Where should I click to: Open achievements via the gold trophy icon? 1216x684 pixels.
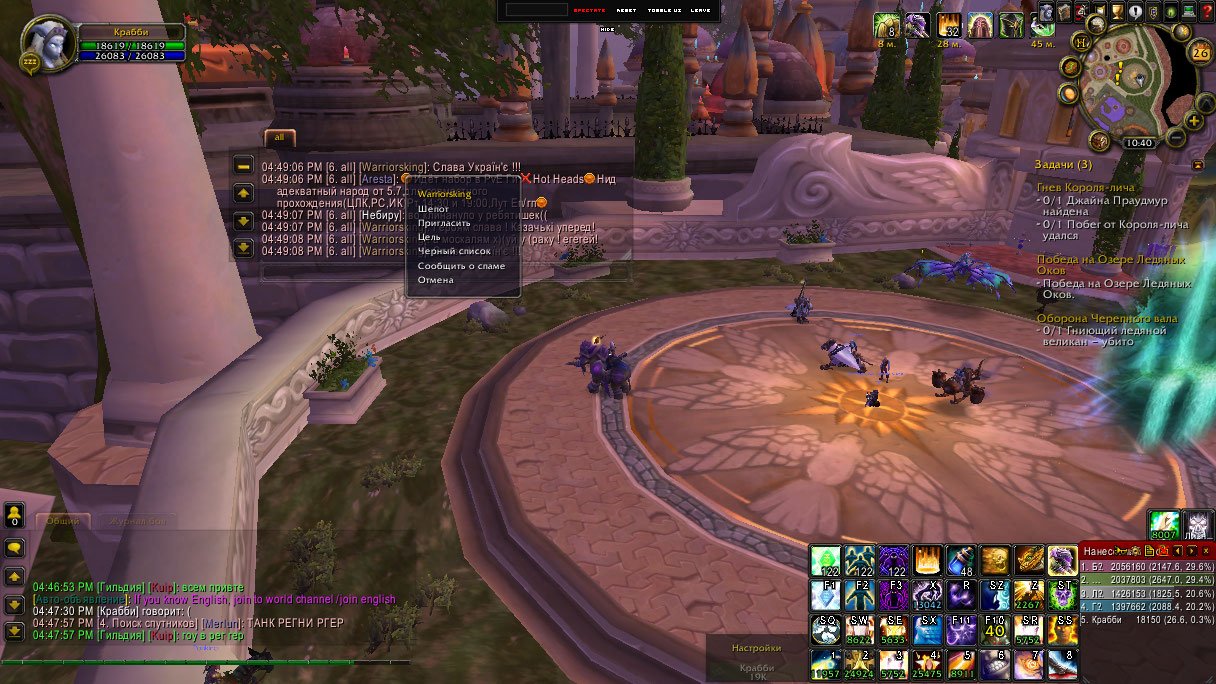click(x=1116, y=12)
